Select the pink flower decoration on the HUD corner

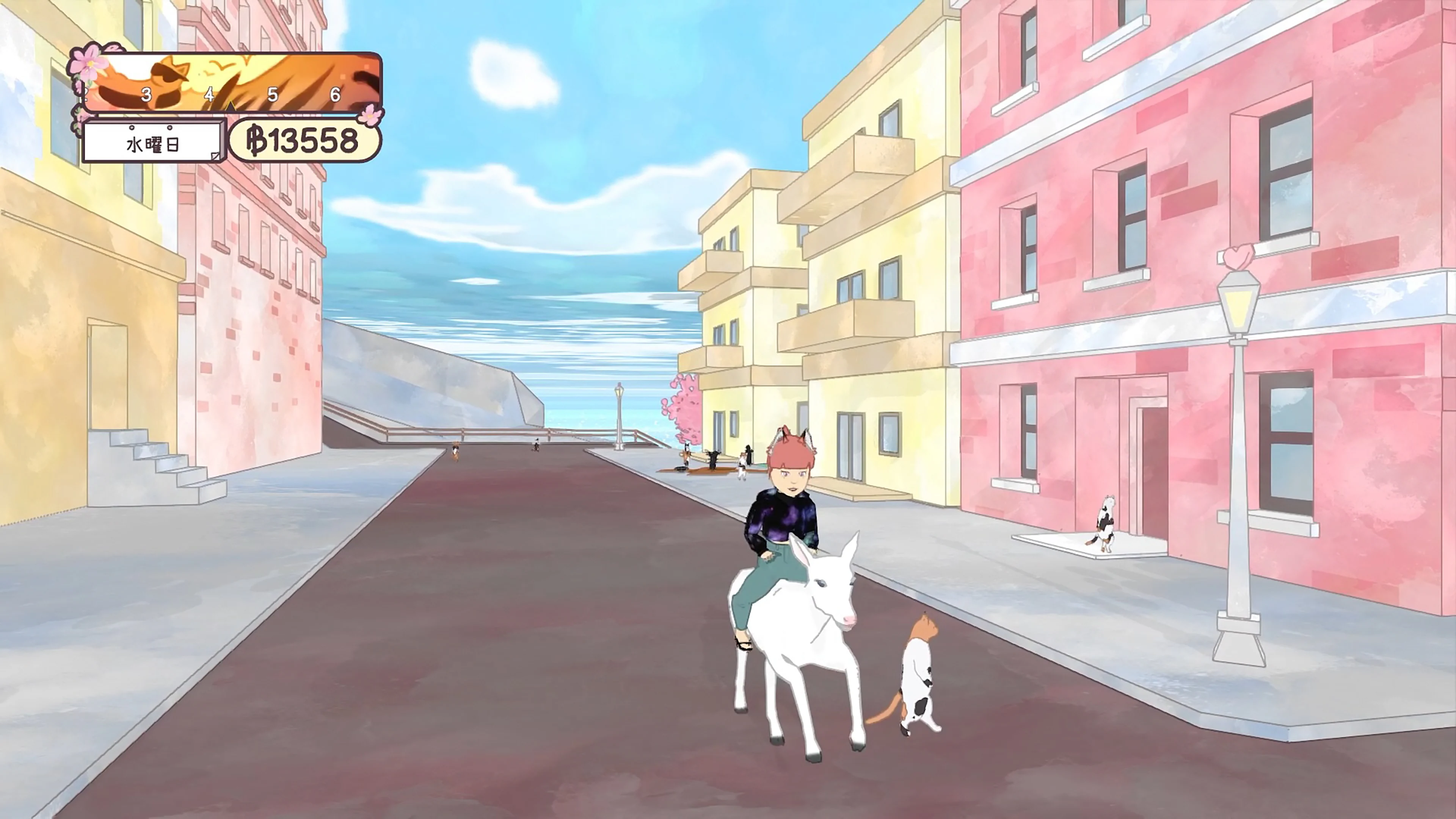[x=89, y=64]
